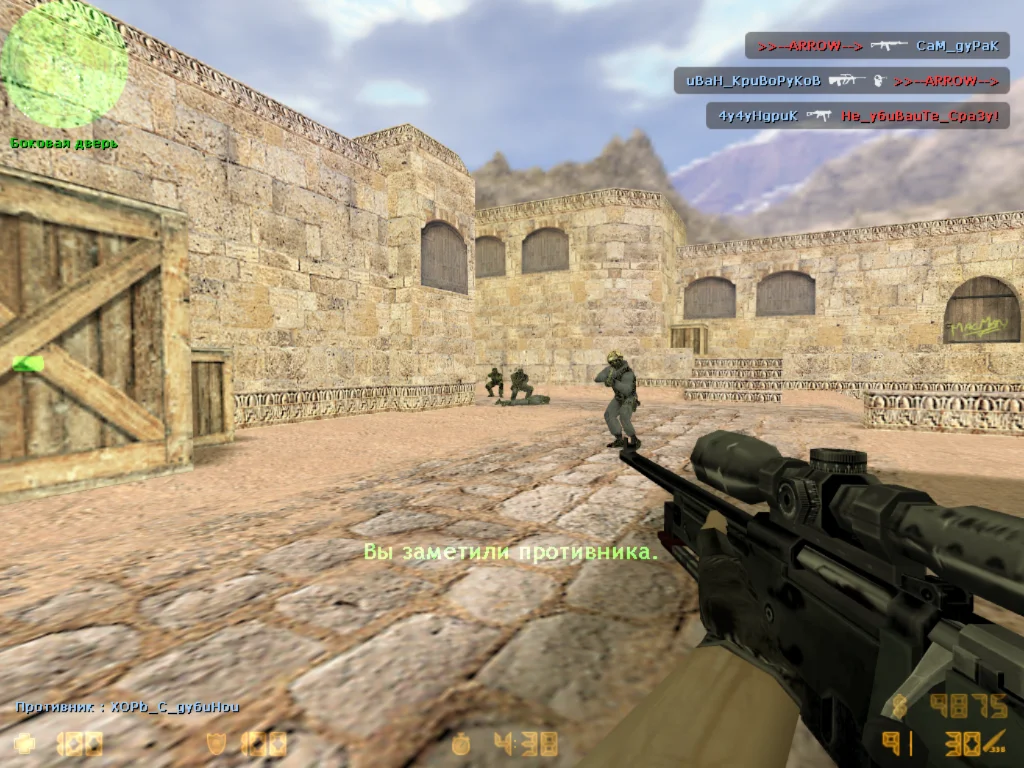This screenshot has width=1024, height=768.
Task: Select the kill feed entry with CaM_gyPaK
Action: pos(877,46)
